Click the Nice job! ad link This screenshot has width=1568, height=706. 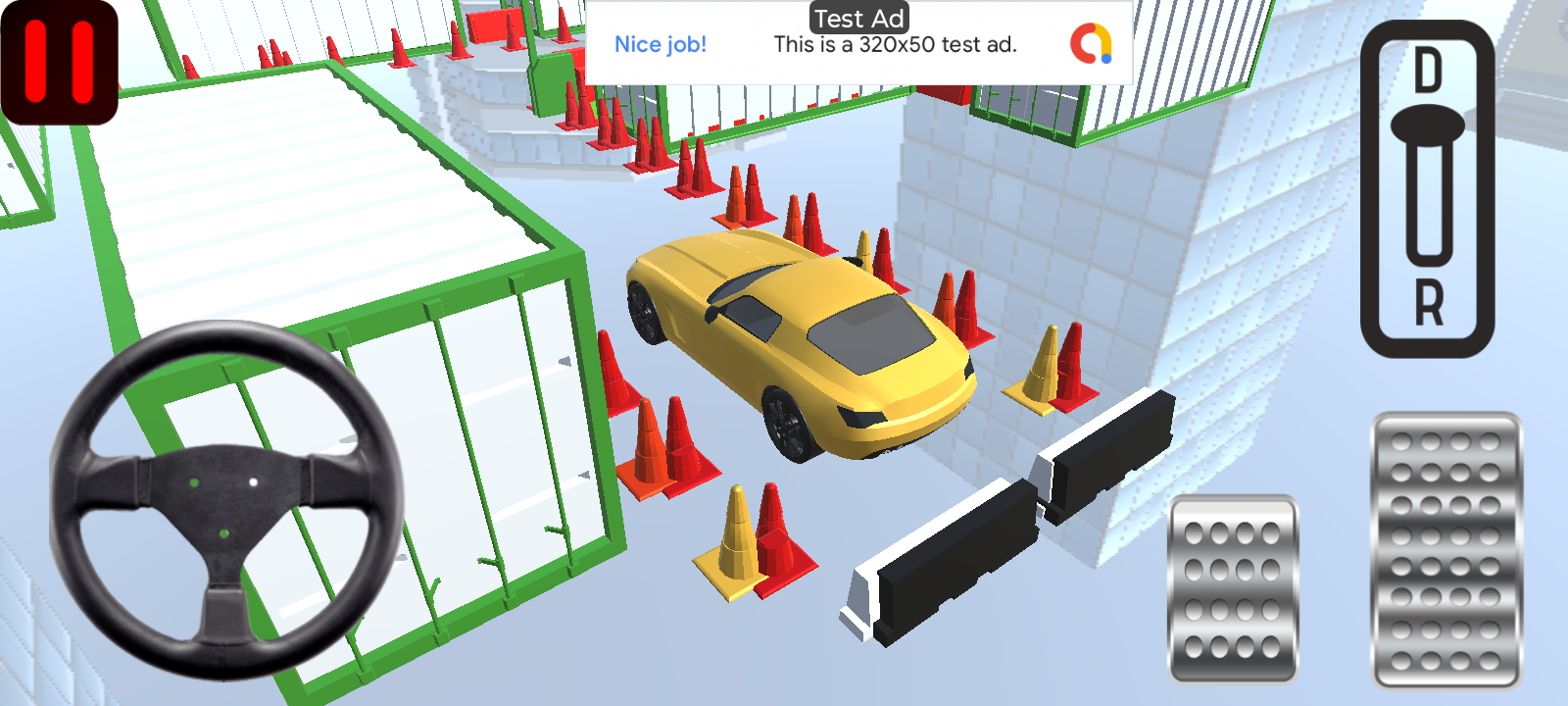coord(660,44)
